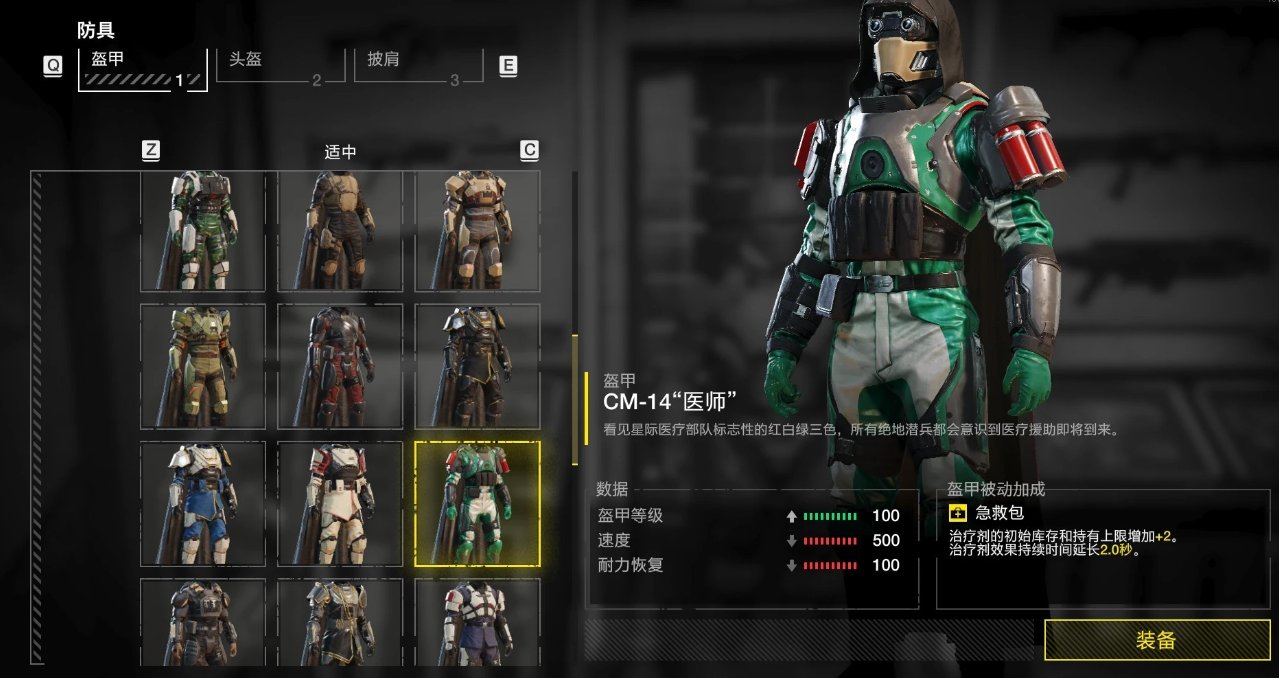Select the dark red and black armor

point(340,367)
